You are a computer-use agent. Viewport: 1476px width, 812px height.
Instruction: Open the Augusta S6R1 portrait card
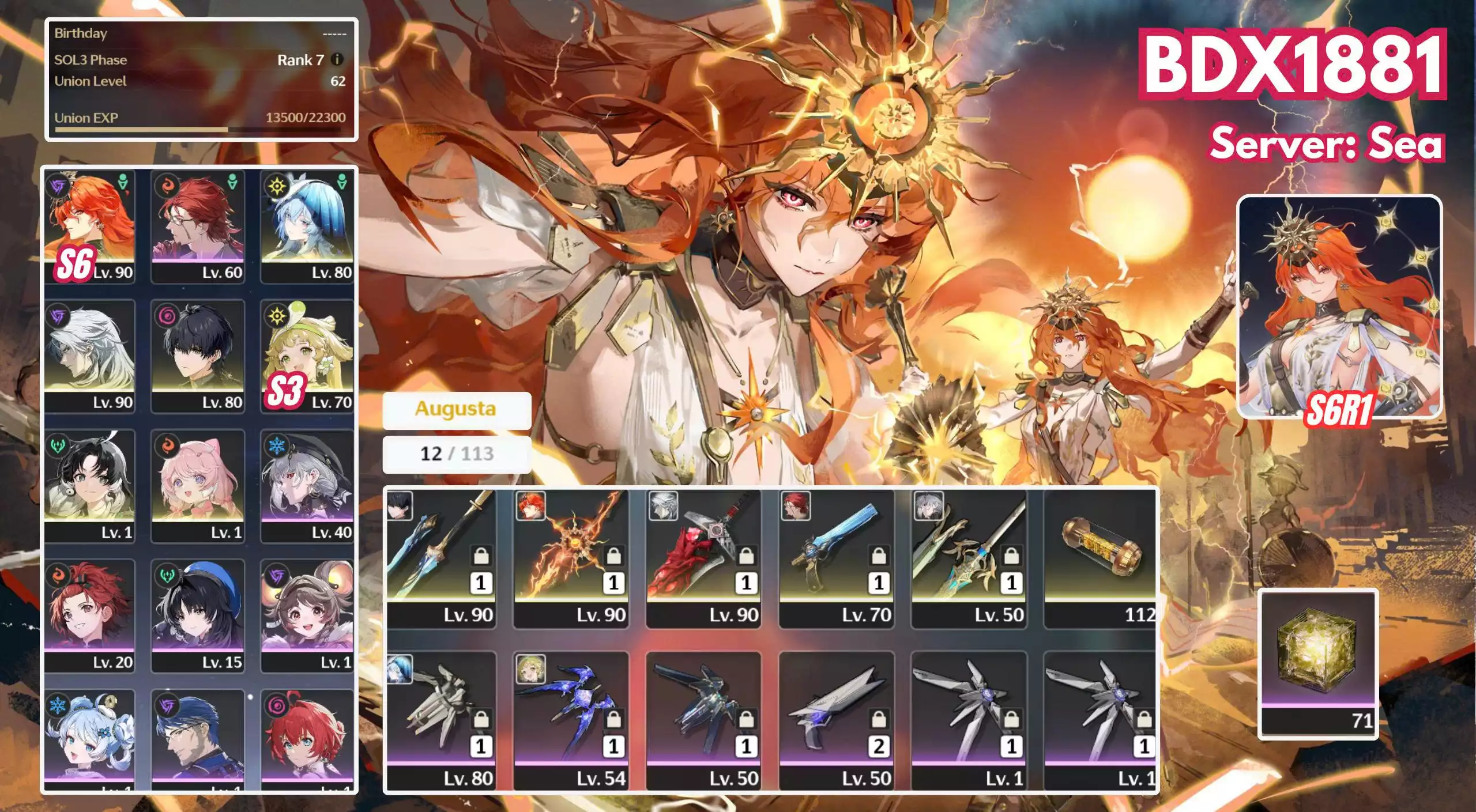[1339, 307]
